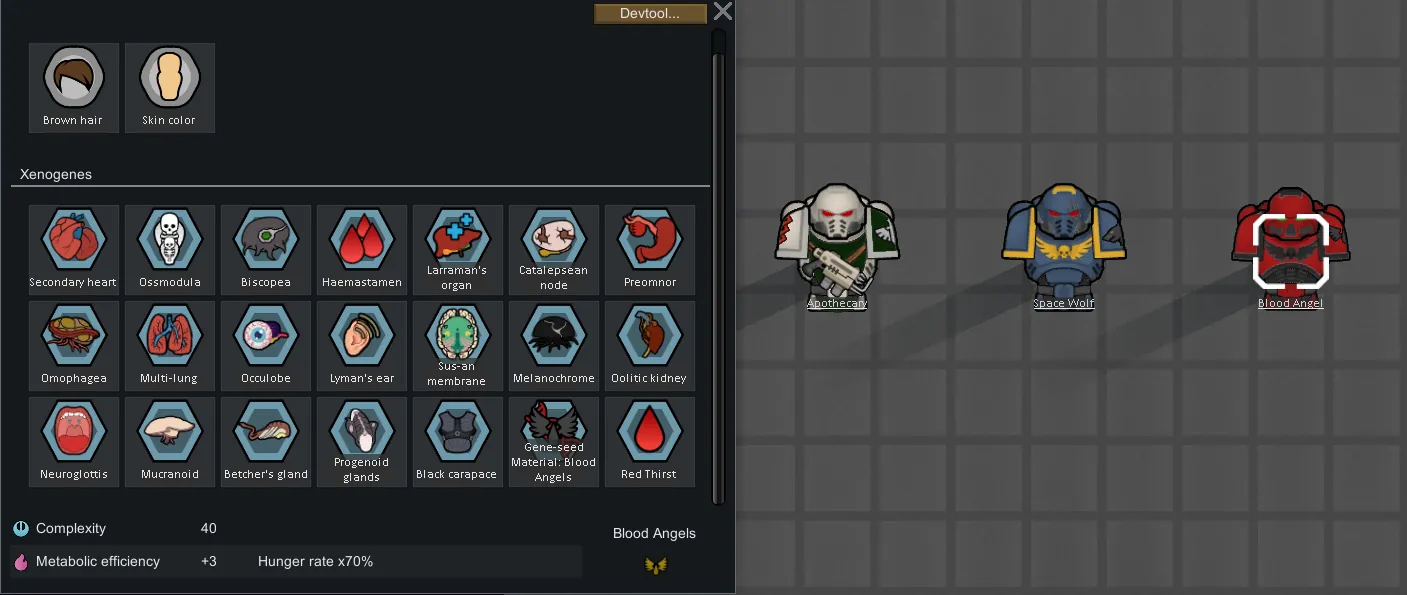Open the Devtool button

point(650,13)
